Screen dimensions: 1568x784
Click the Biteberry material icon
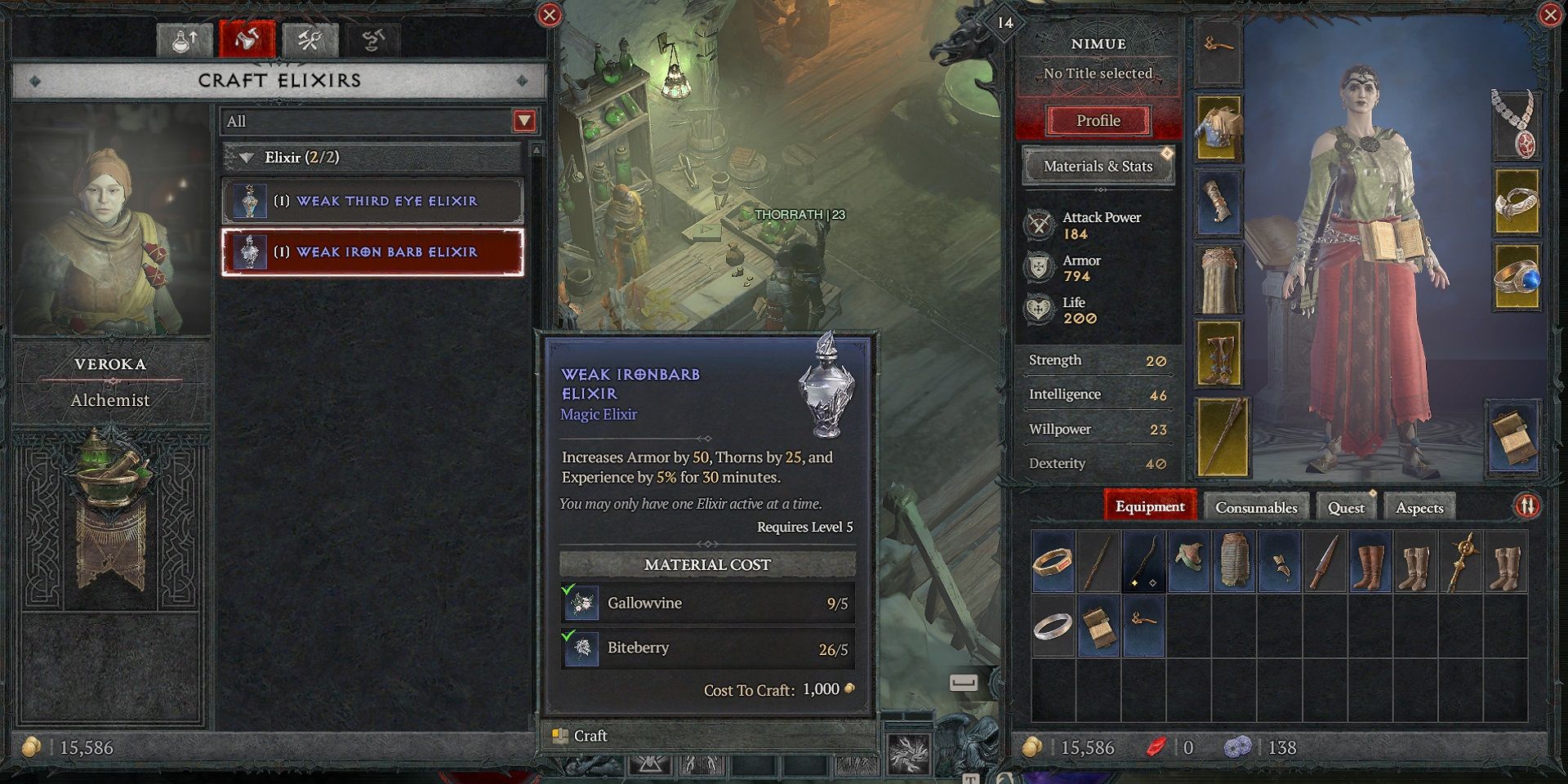coord(581,648)
